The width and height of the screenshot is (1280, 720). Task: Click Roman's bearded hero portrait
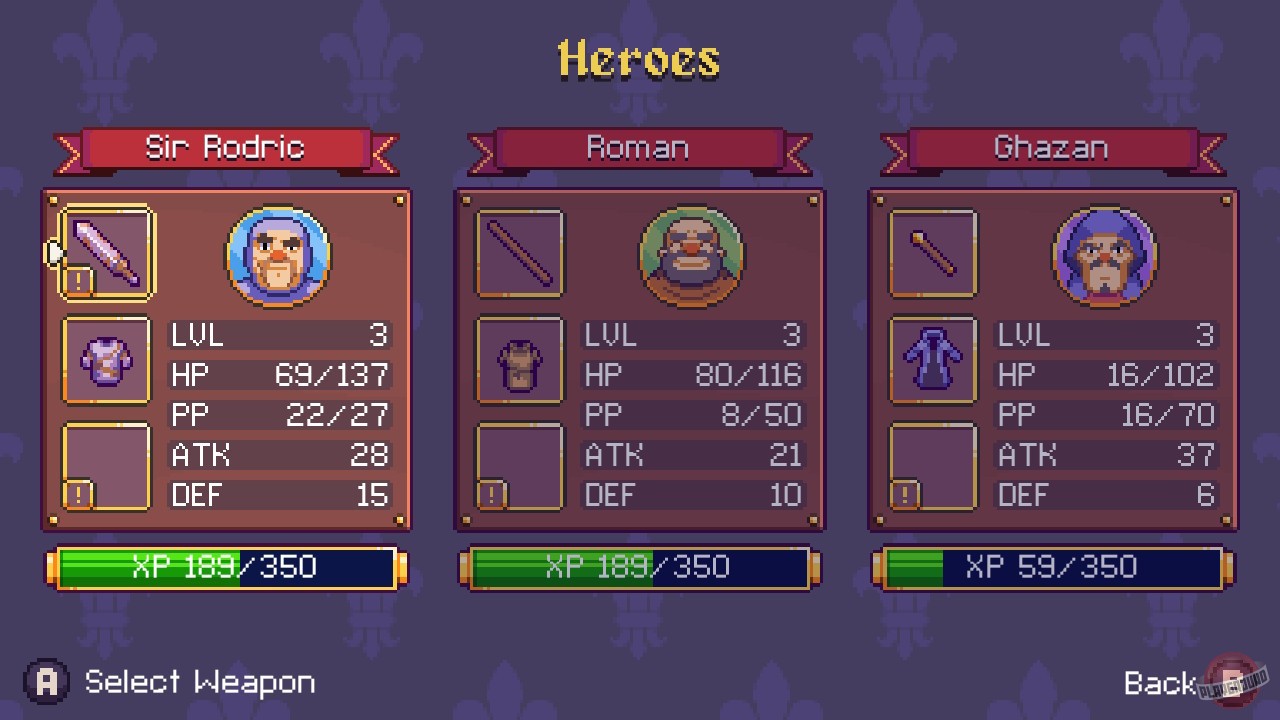click(691, 257)
